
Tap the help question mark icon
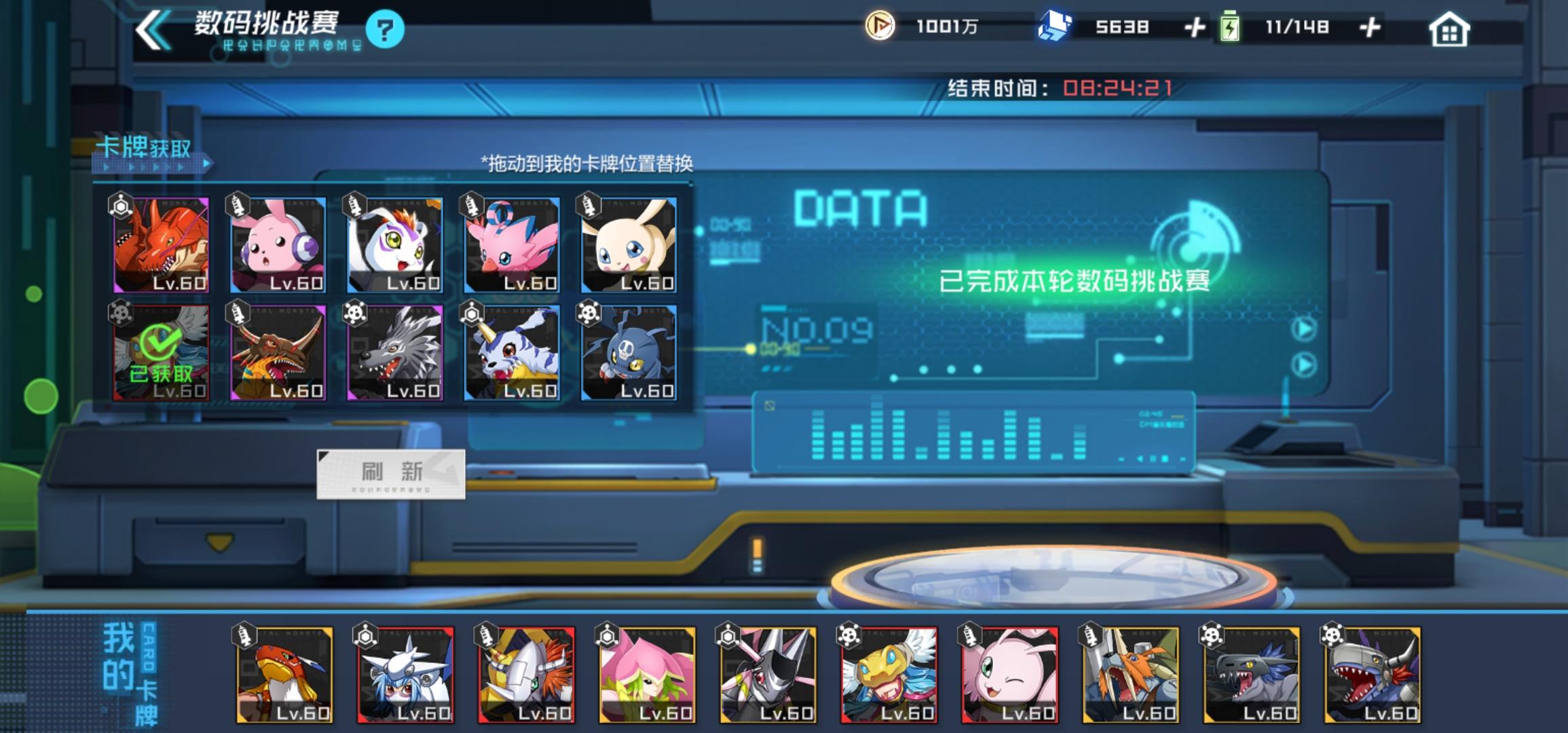pos(386,30)
